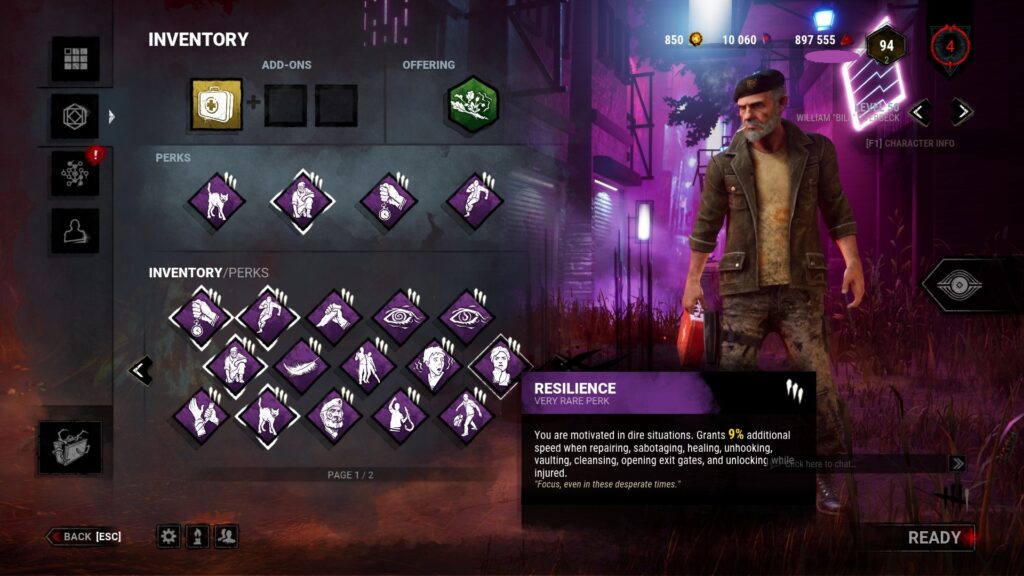
Task: Open the monstrous chest icon panel
Action: click(x=70, y=447)
